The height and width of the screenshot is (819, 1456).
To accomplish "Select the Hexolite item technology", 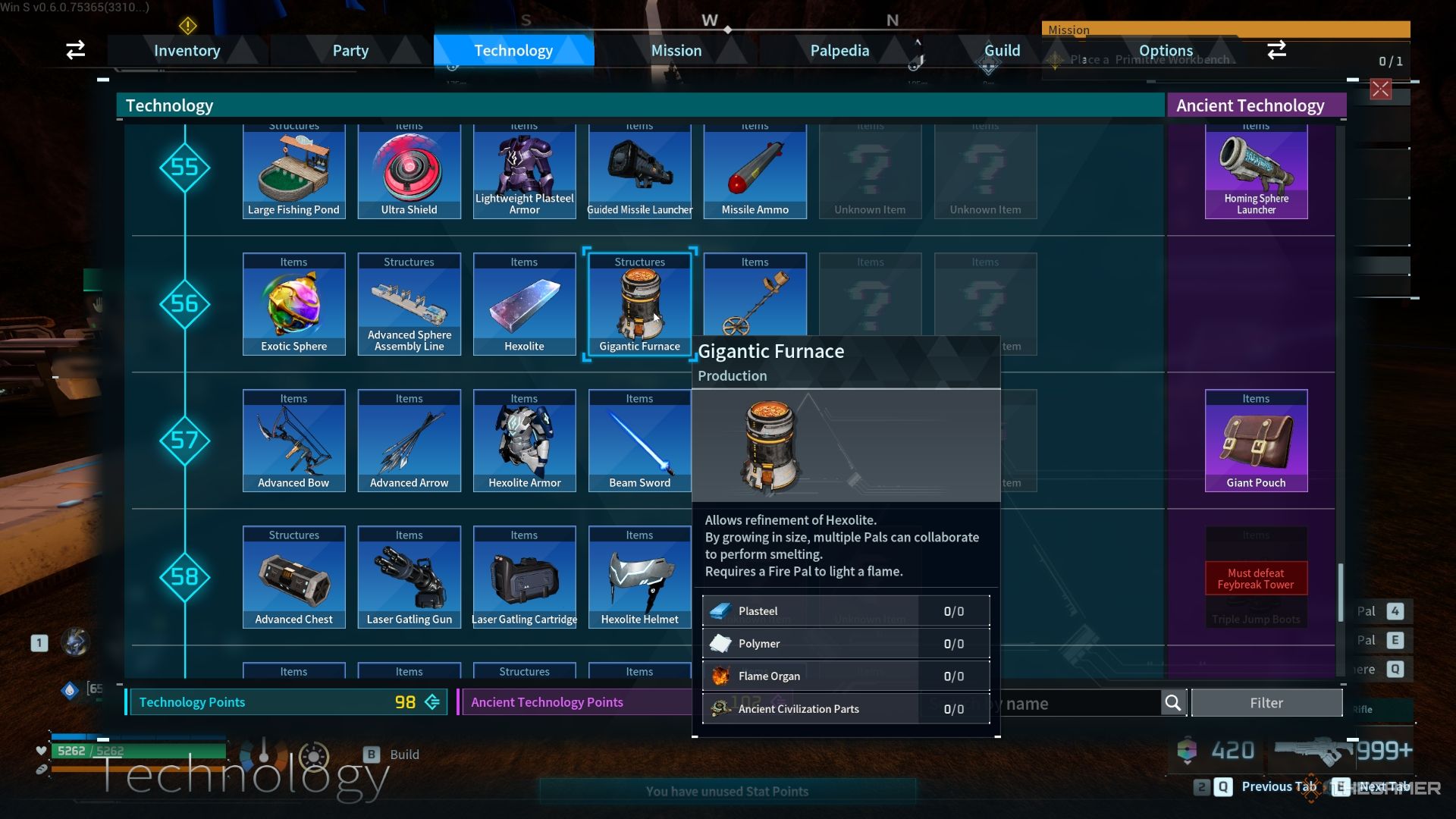I will click(x=524, y=304).
